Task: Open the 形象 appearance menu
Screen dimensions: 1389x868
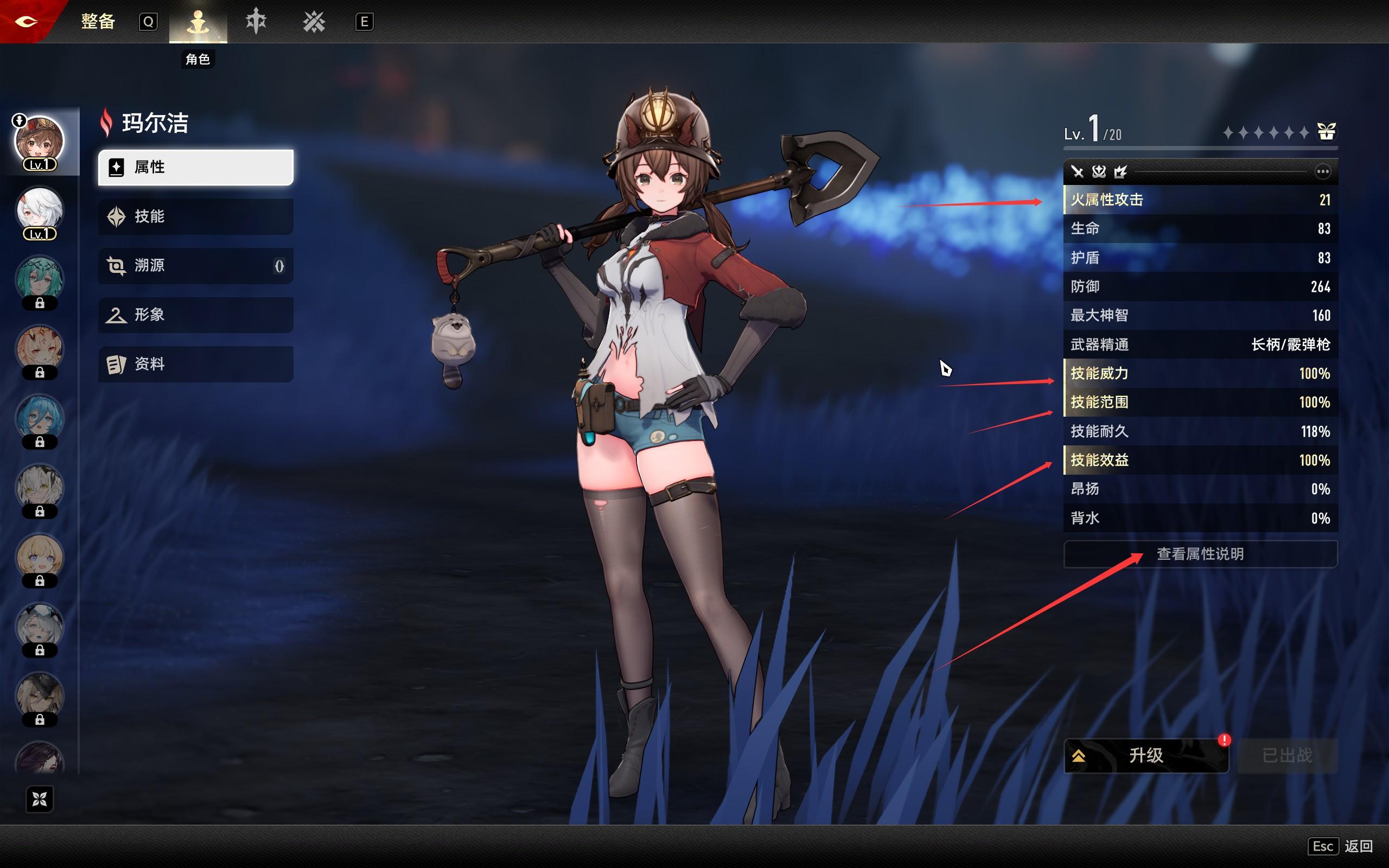Action: tap(196, 315)
